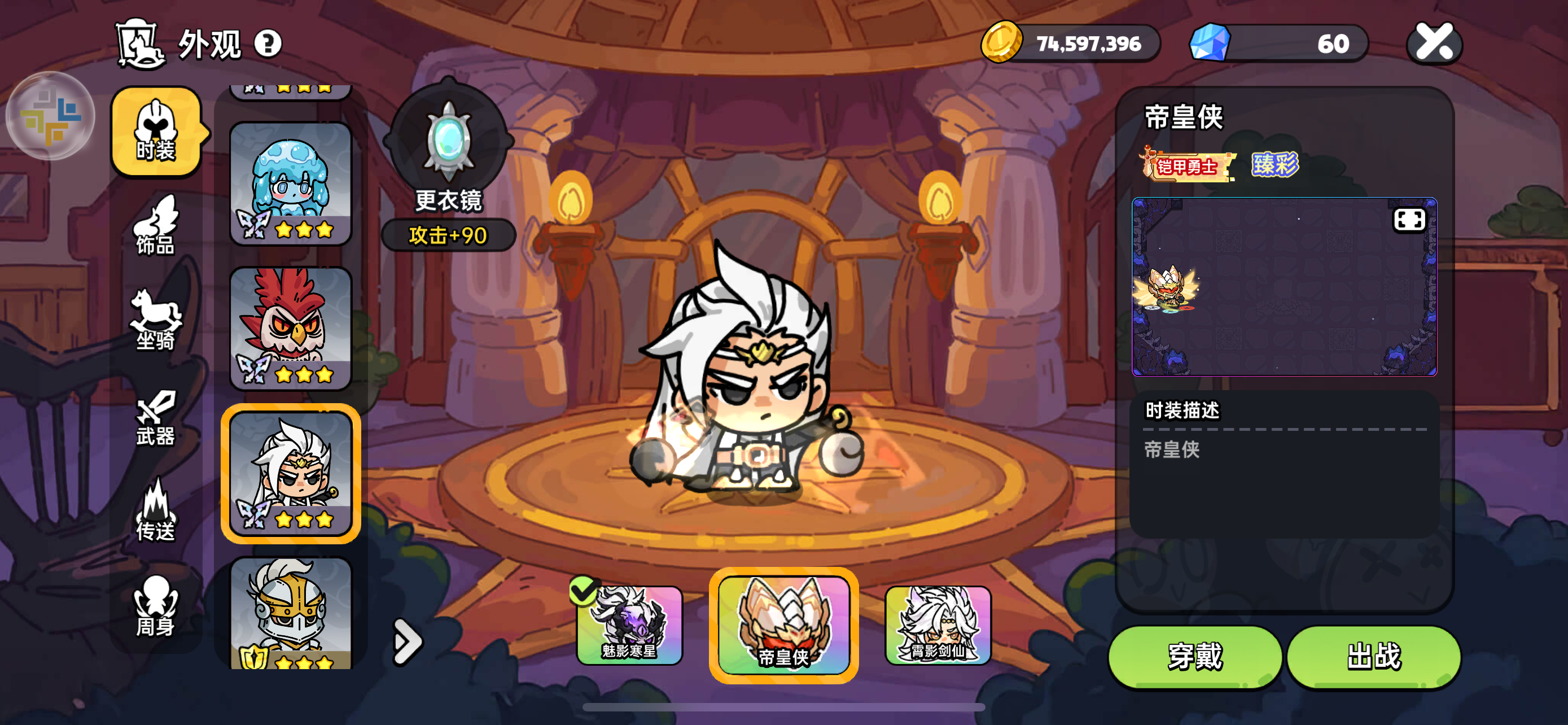
Task: Select the red owl costume
Action: pyautogui.click(x=291, y=328)
